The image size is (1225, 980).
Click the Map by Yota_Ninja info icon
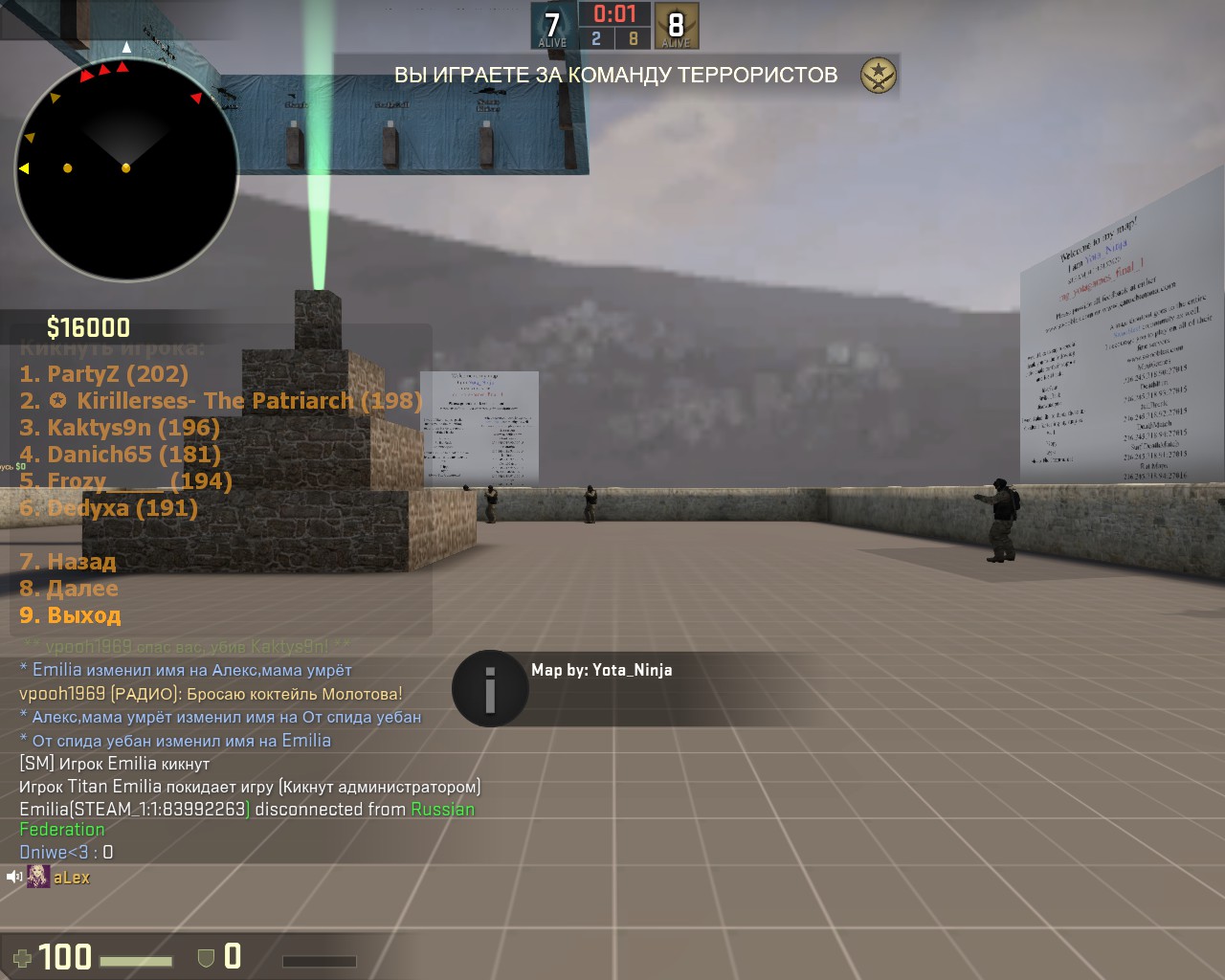pos(490,688)
